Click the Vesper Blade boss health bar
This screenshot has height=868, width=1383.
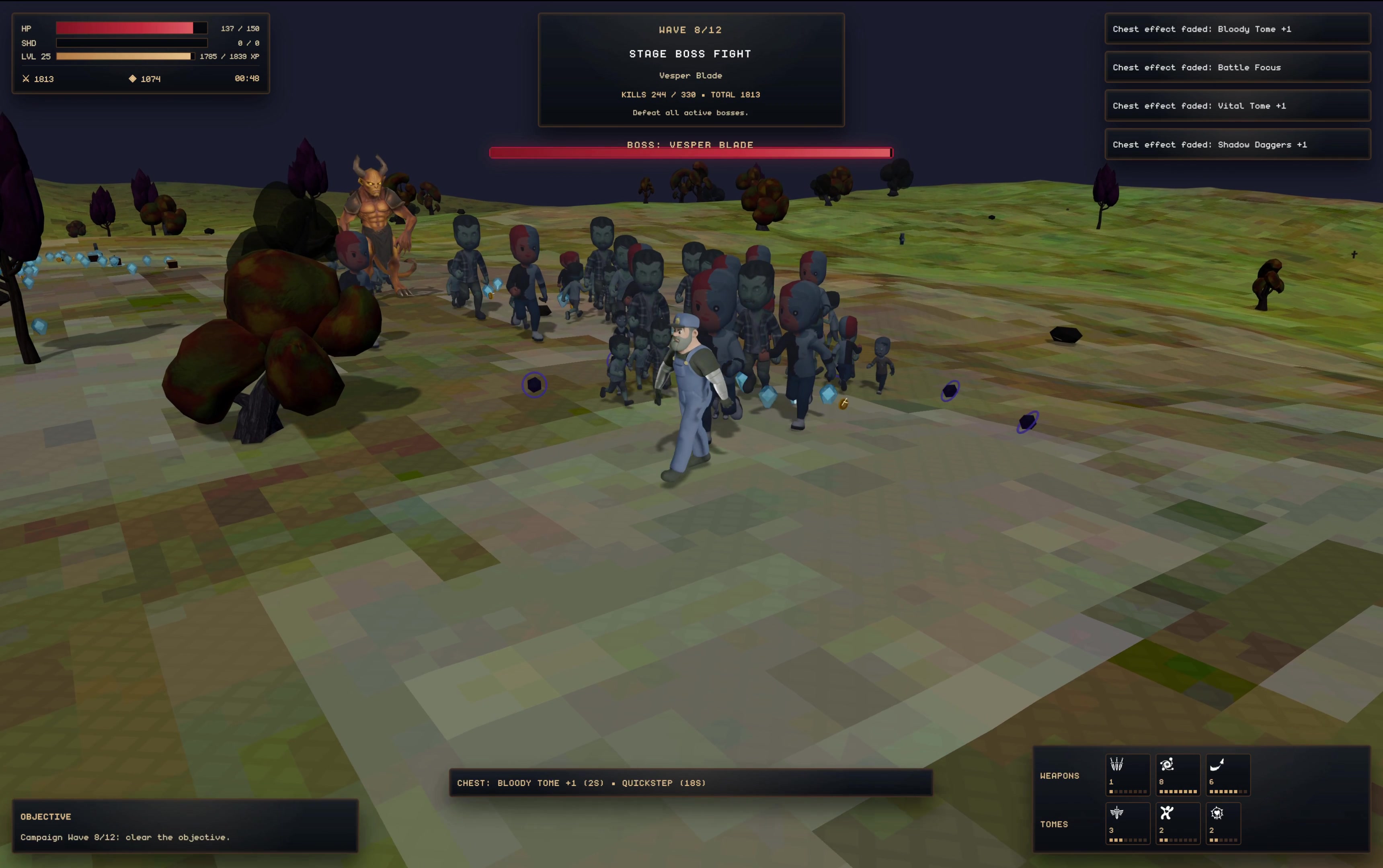tap(690, 153)
